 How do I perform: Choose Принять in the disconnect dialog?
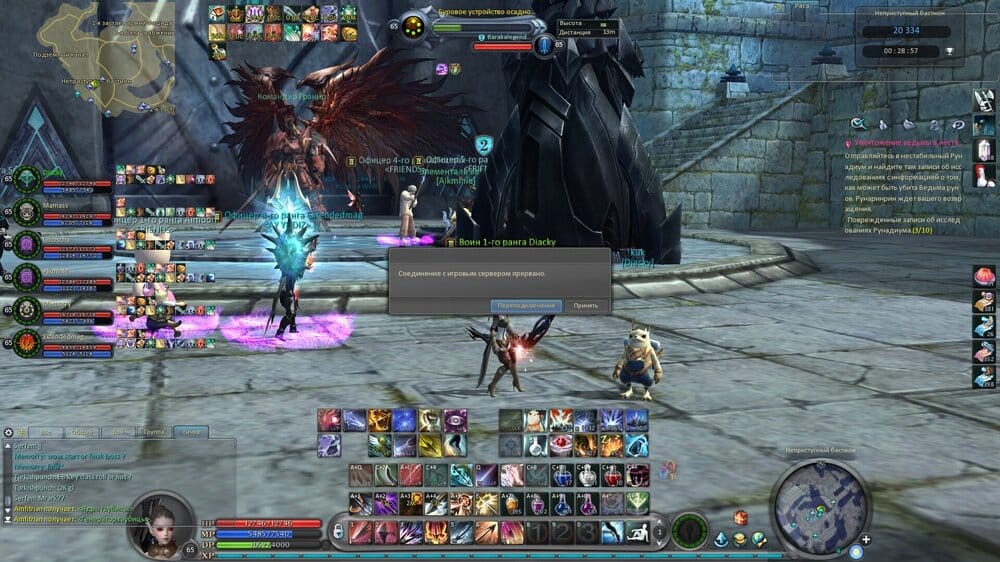[585, 305]
